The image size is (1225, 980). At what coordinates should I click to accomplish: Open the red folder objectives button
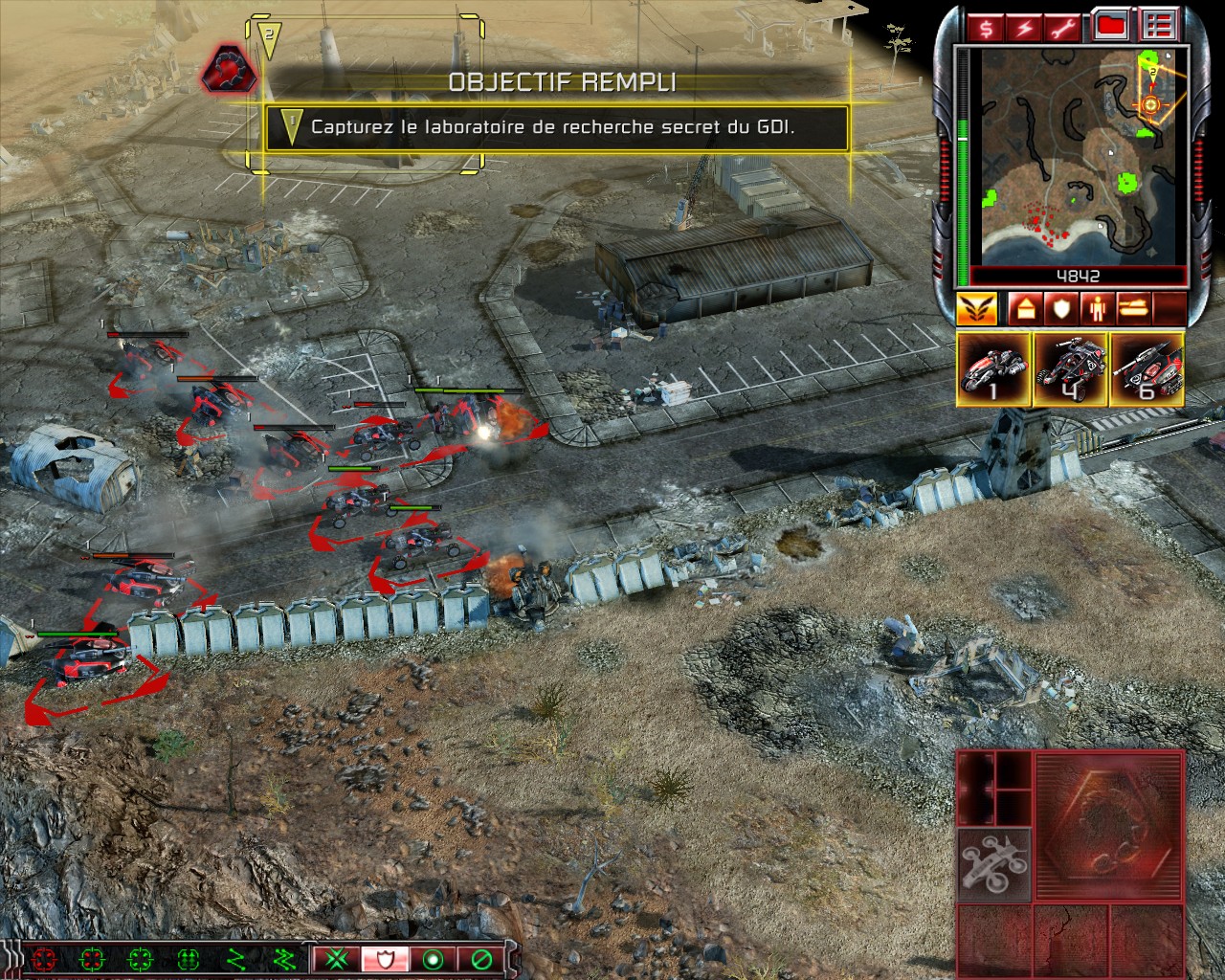[x=1110, y=27]
